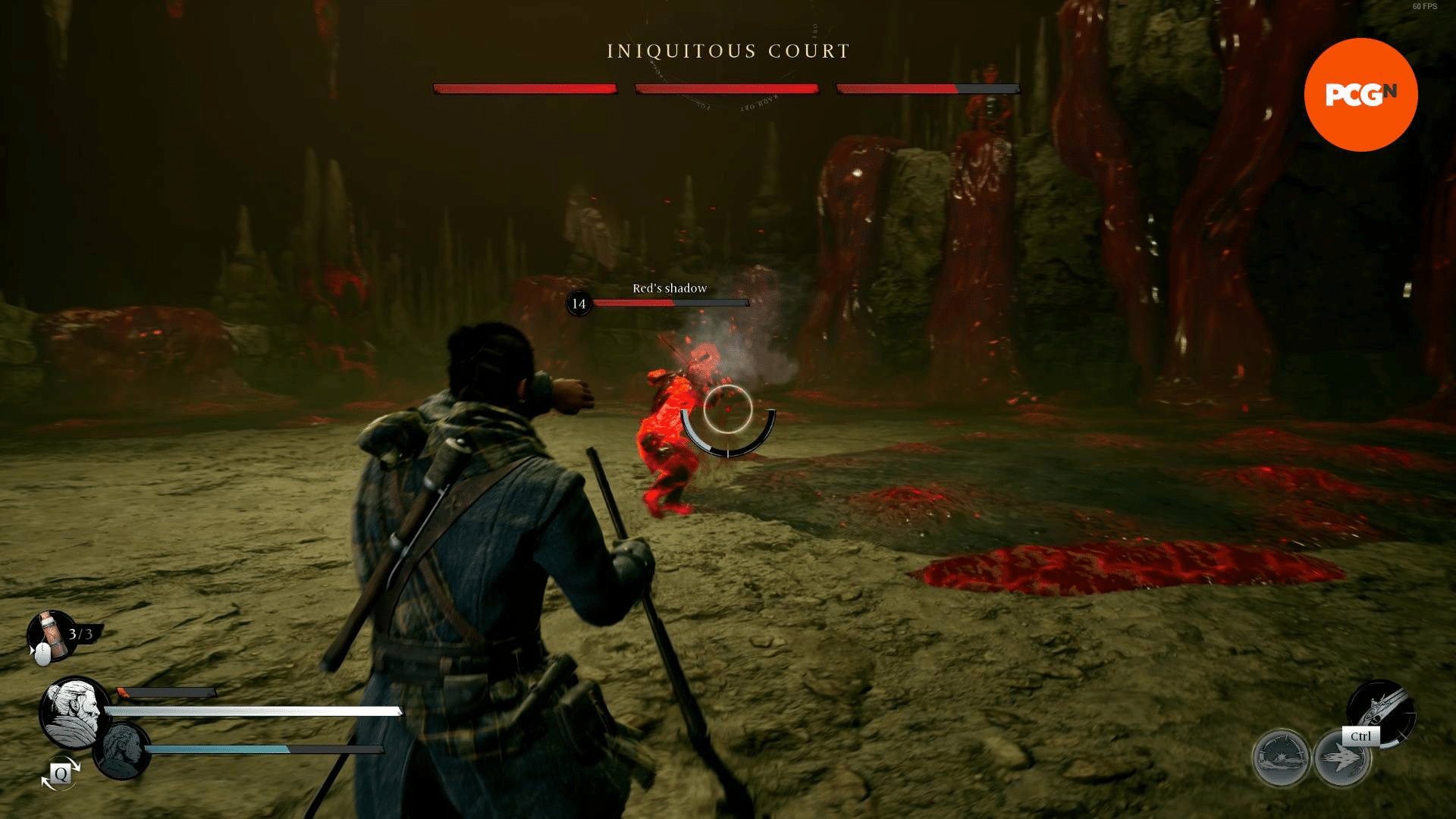Click the orange PCGN logo overlay
This screenshot has width=1456, height=819.
pos(1360,95)
